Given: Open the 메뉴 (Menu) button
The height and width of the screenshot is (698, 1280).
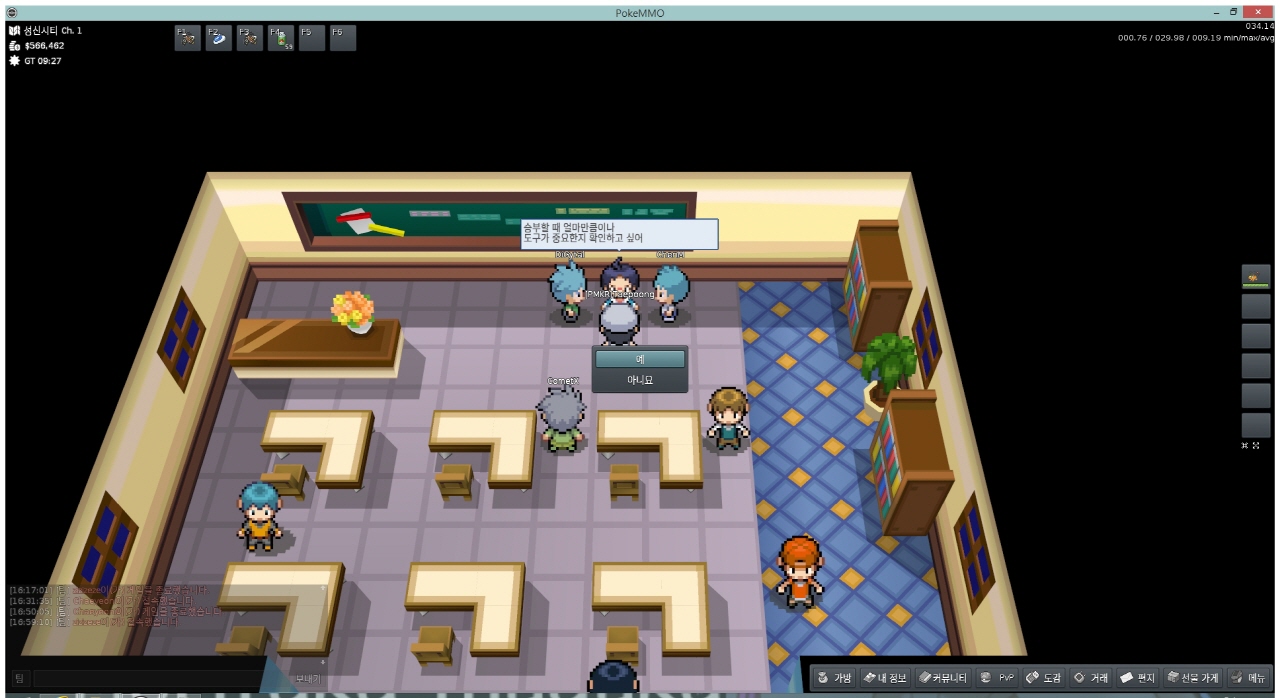Looking at the screenshot, I should coord(1250,678).
